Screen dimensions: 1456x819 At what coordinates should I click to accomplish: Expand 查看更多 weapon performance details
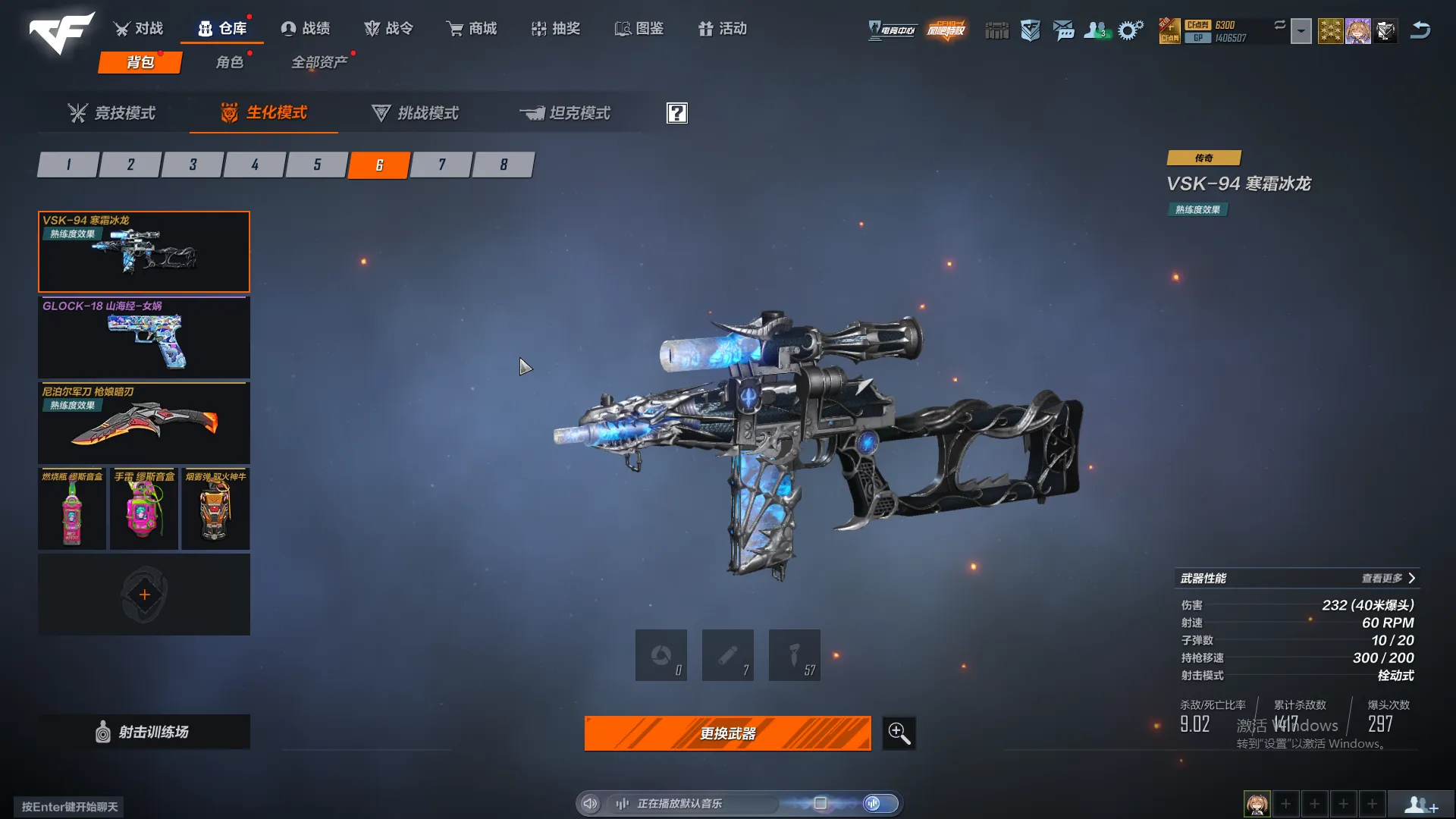1387,579
